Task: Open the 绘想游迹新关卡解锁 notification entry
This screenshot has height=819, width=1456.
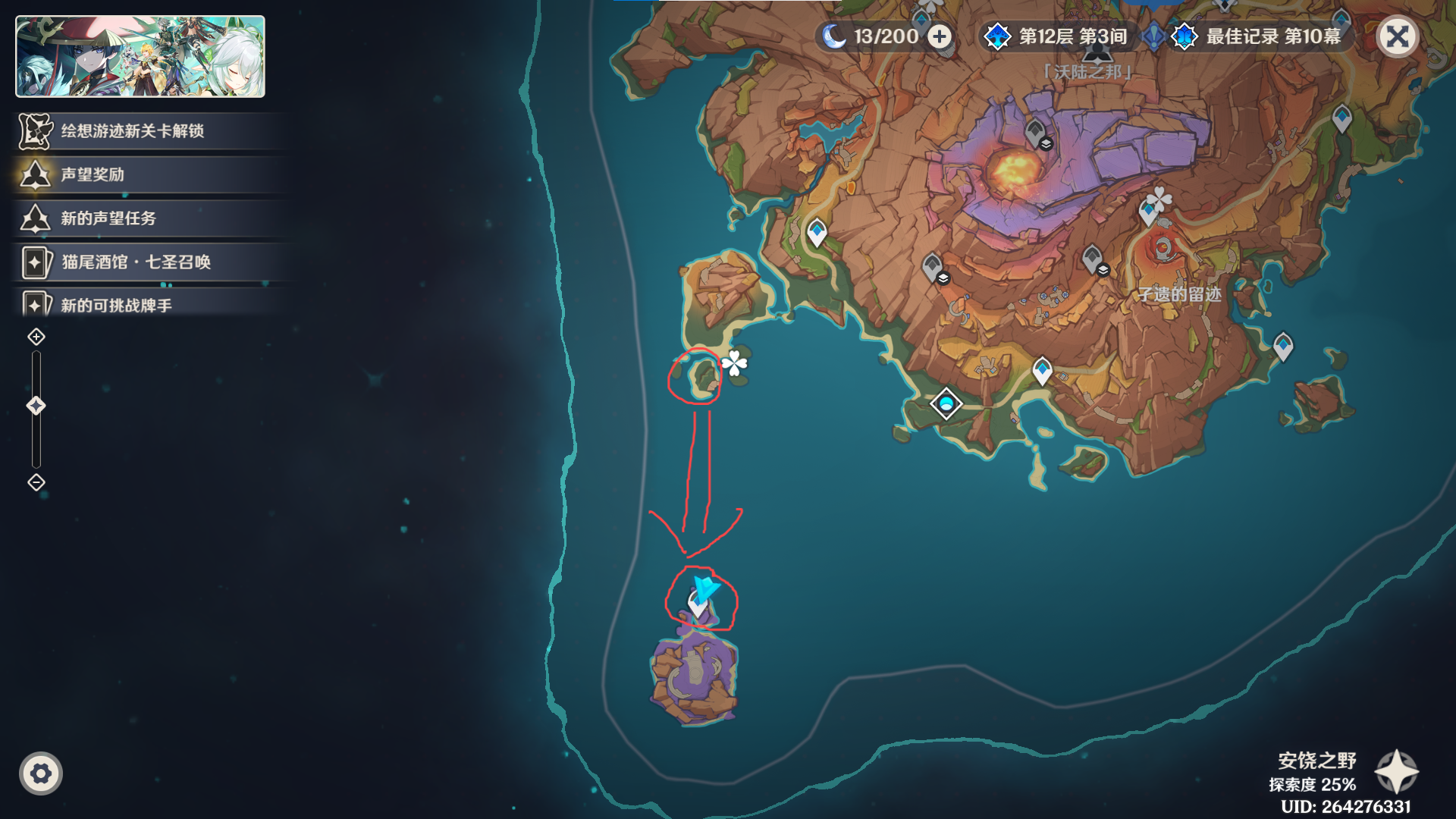Action: pos(132,131)
